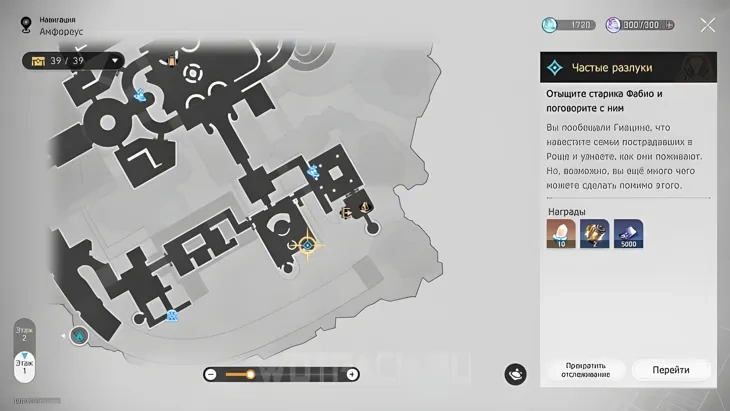Zoom in the map with plus button
Image resolution: width=730 pixels, height=411 pixels.
(x=352, y=374)
